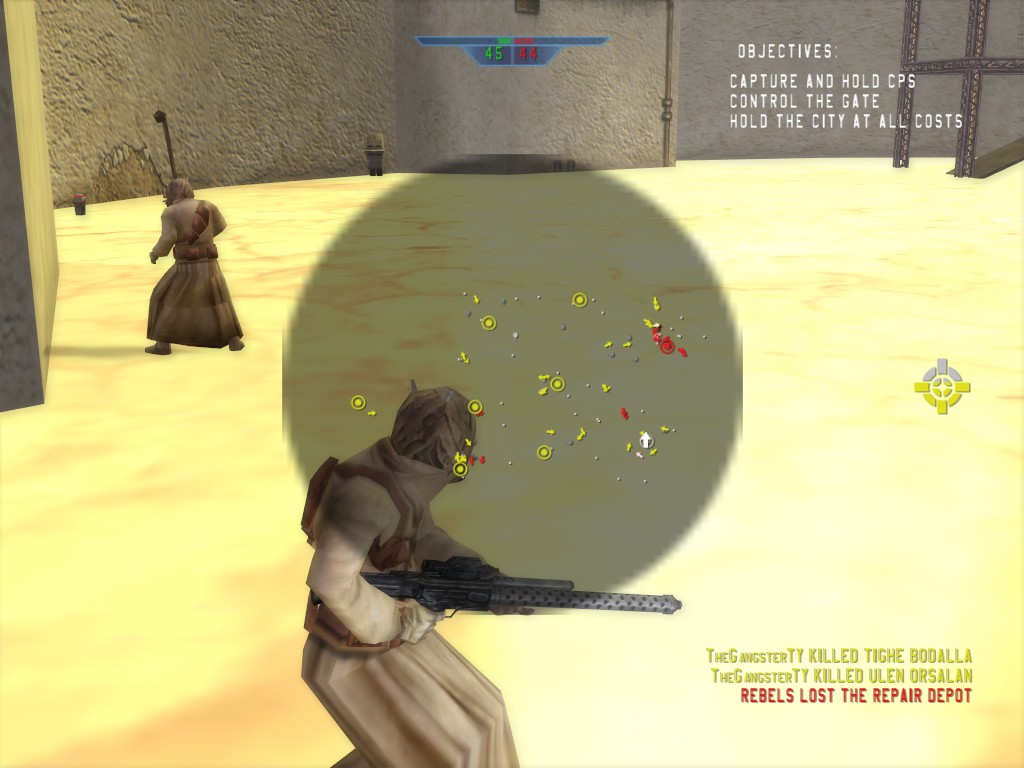The height and width of the screenshot is (768, 1024).
Task: Open the Objectives tracker heading
Action: click(788, 51)
